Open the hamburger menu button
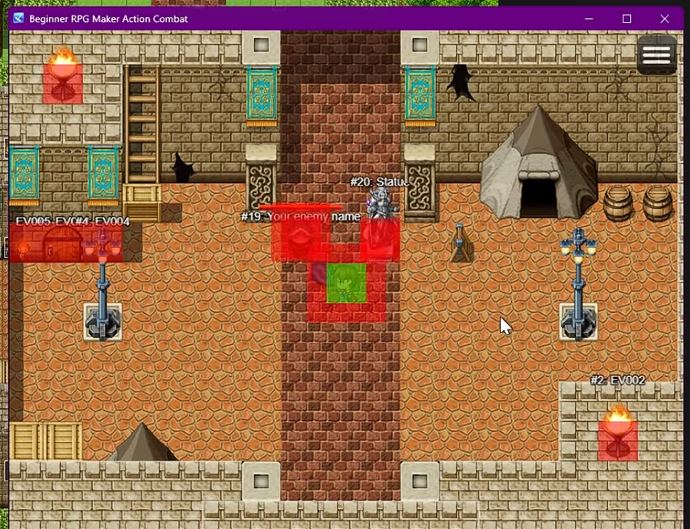 tap(656, 56)
